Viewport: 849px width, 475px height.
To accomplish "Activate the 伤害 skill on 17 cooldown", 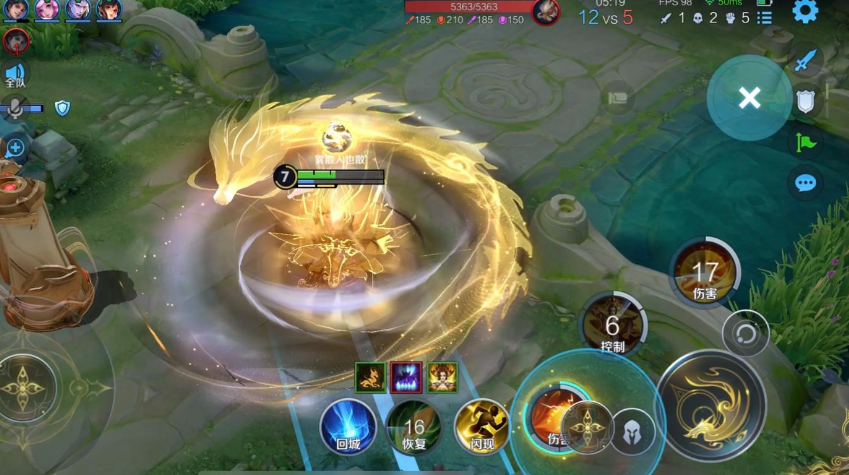I will [x=705, y=272].
